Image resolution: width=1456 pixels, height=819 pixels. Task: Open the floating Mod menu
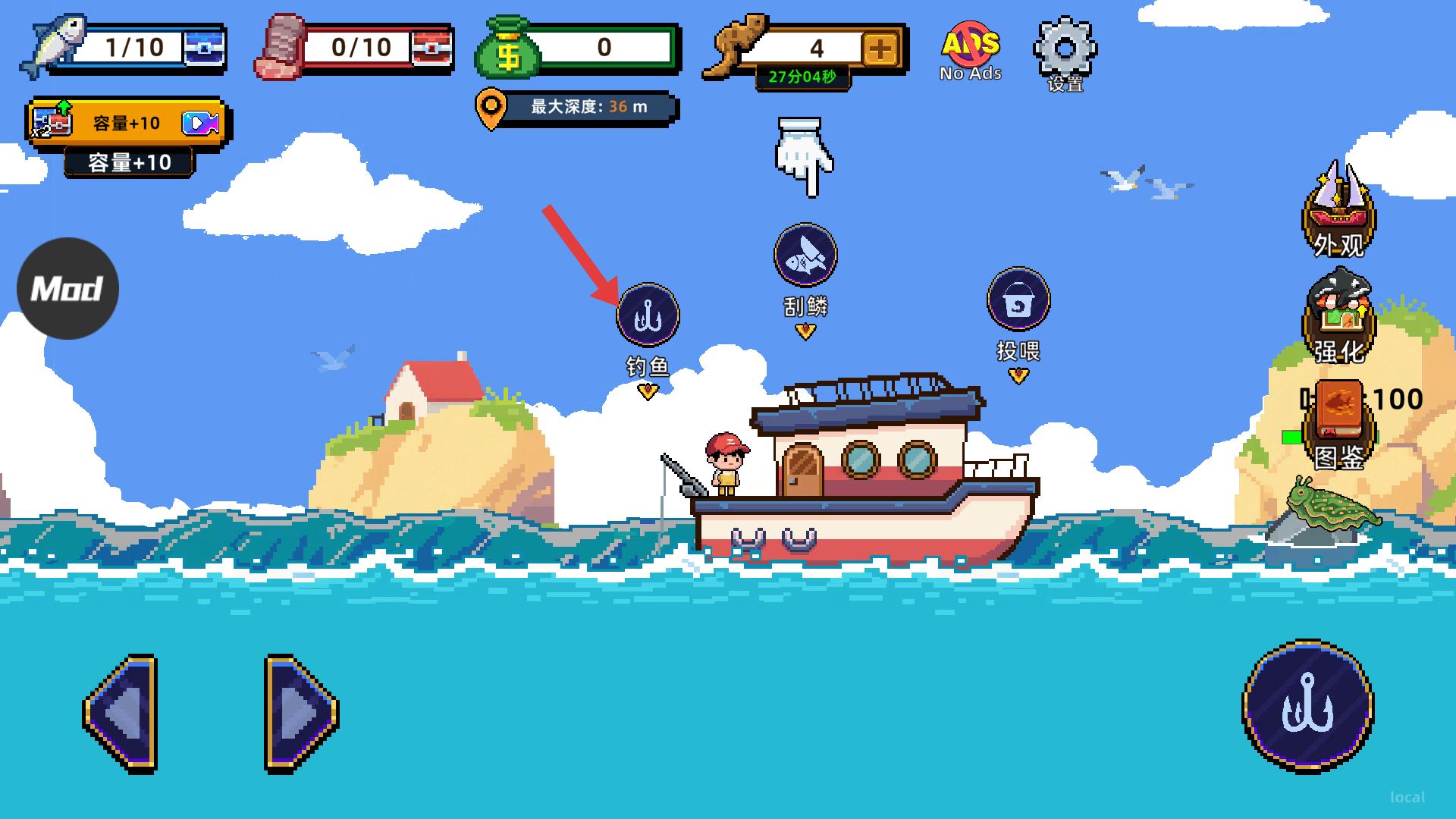click(x=67, y=288)
